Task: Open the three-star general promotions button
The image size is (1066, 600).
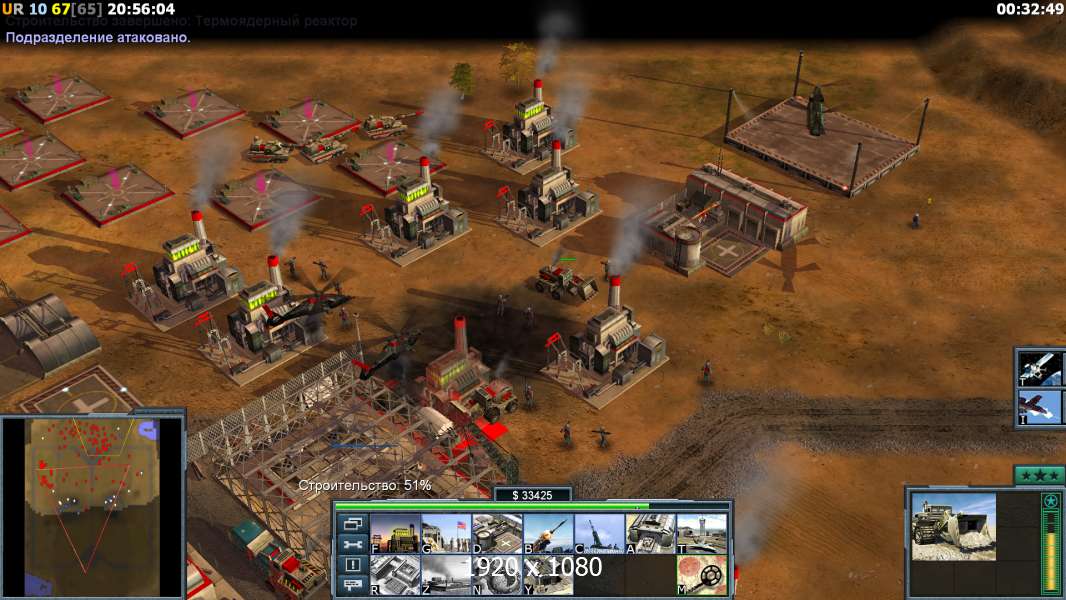Action: coord(1039,476)
